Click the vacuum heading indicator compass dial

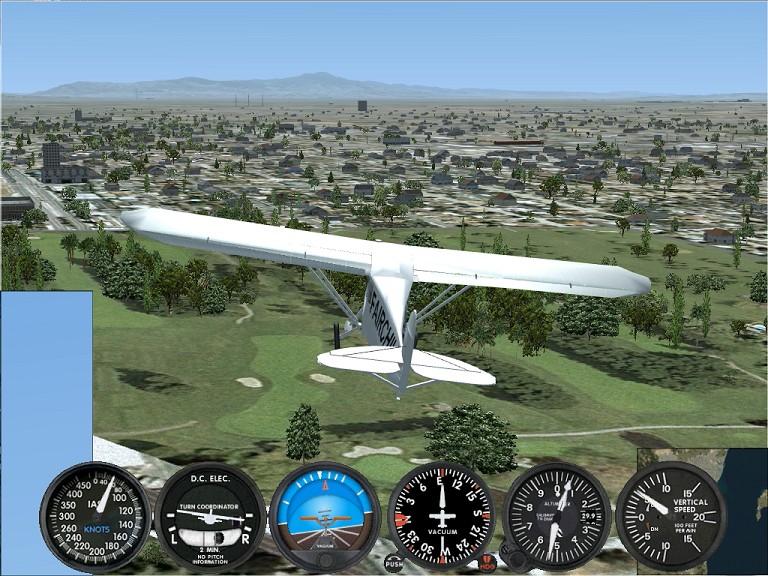click(441, 516)
